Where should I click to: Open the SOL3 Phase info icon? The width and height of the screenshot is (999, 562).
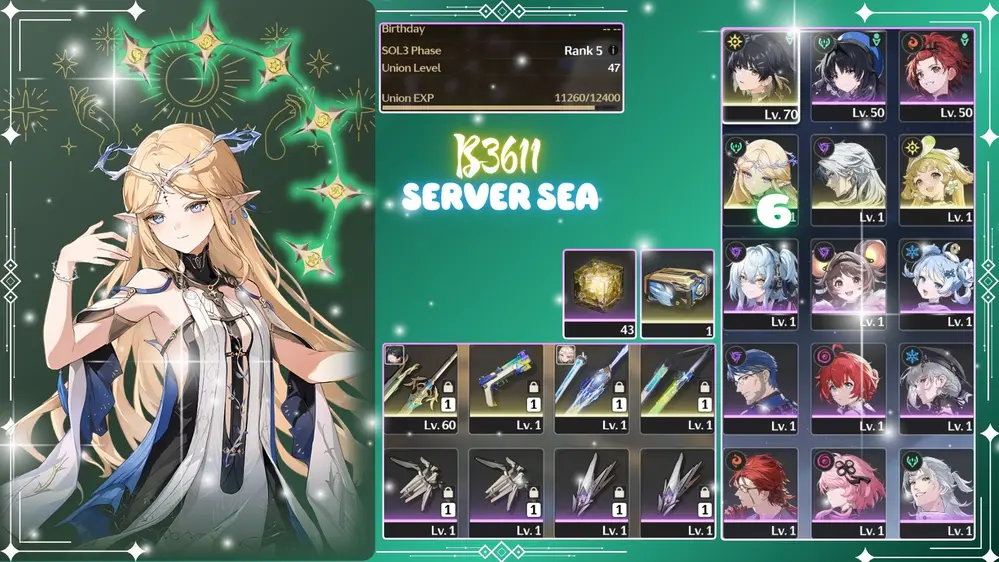pyautogui.click(x=613, y=50)
